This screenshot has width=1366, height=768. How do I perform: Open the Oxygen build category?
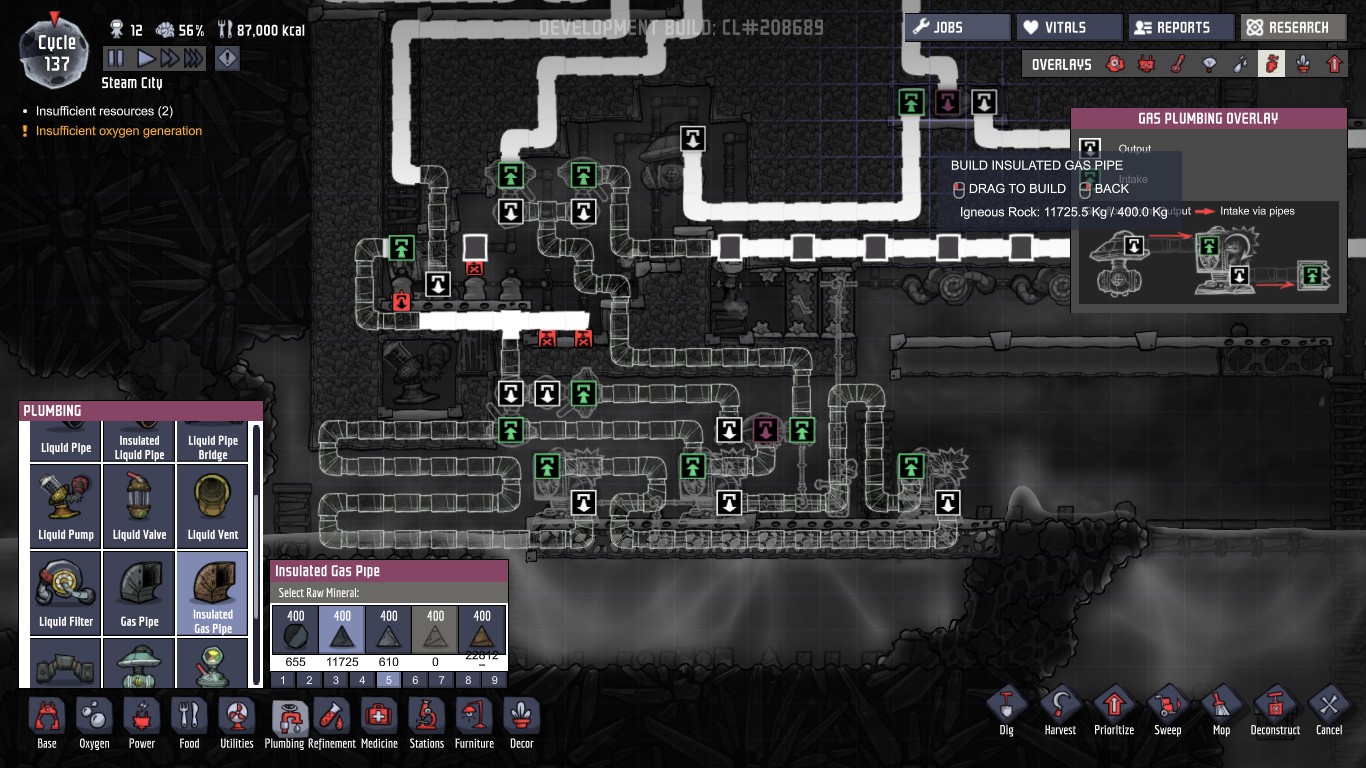click(94, 723)
